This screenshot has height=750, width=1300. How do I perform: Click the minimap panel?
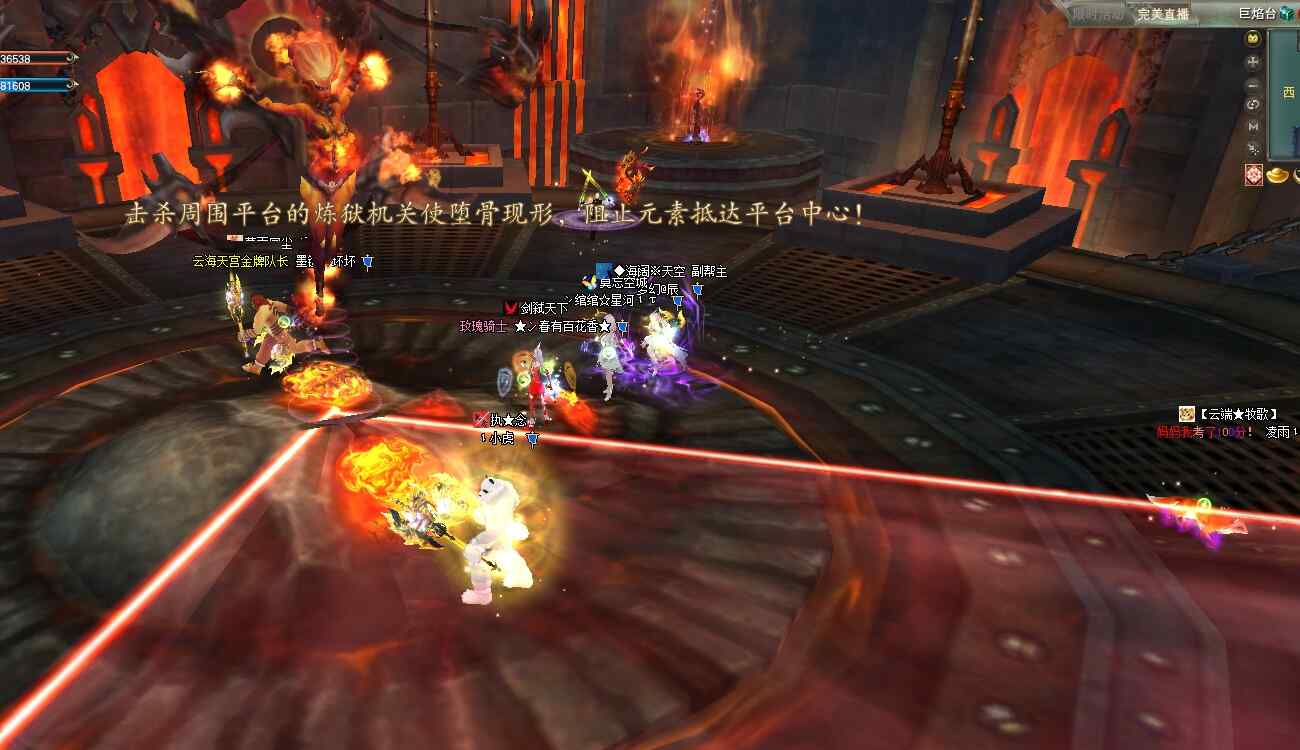click(x=1285, y=95)
